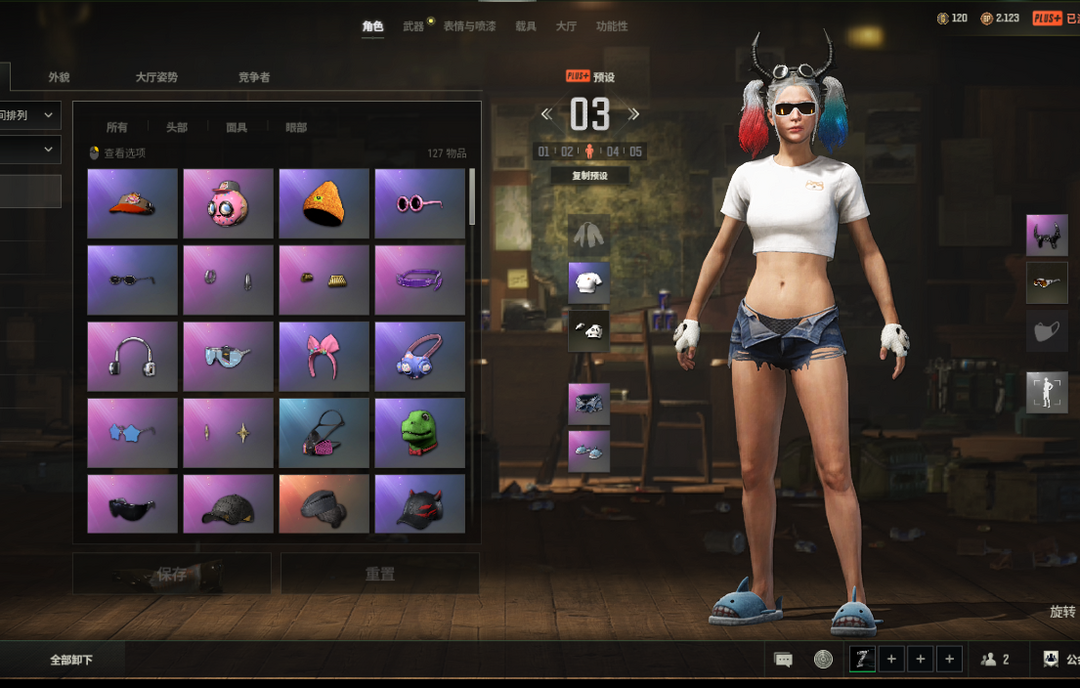Equip the pink bow headband
Screen dimensions: 1080x688
(324, 356)
